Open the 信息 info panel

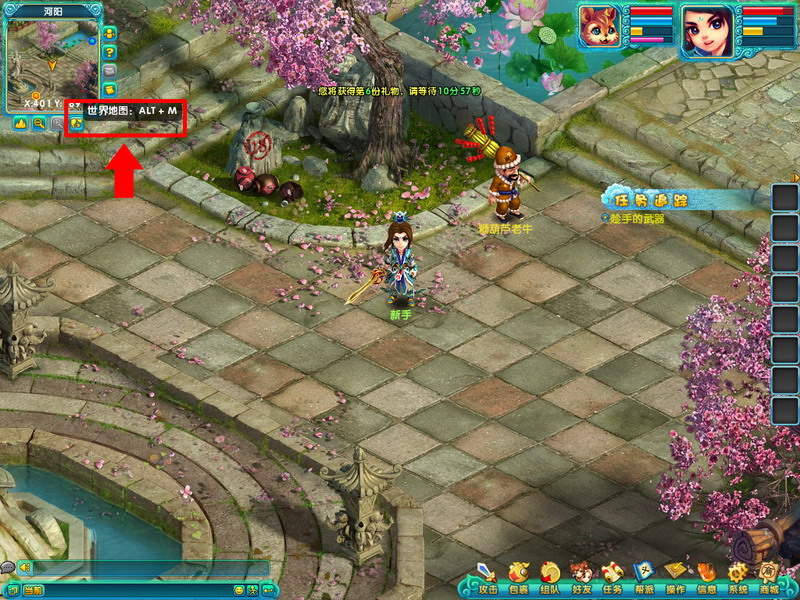click(706, 576)
